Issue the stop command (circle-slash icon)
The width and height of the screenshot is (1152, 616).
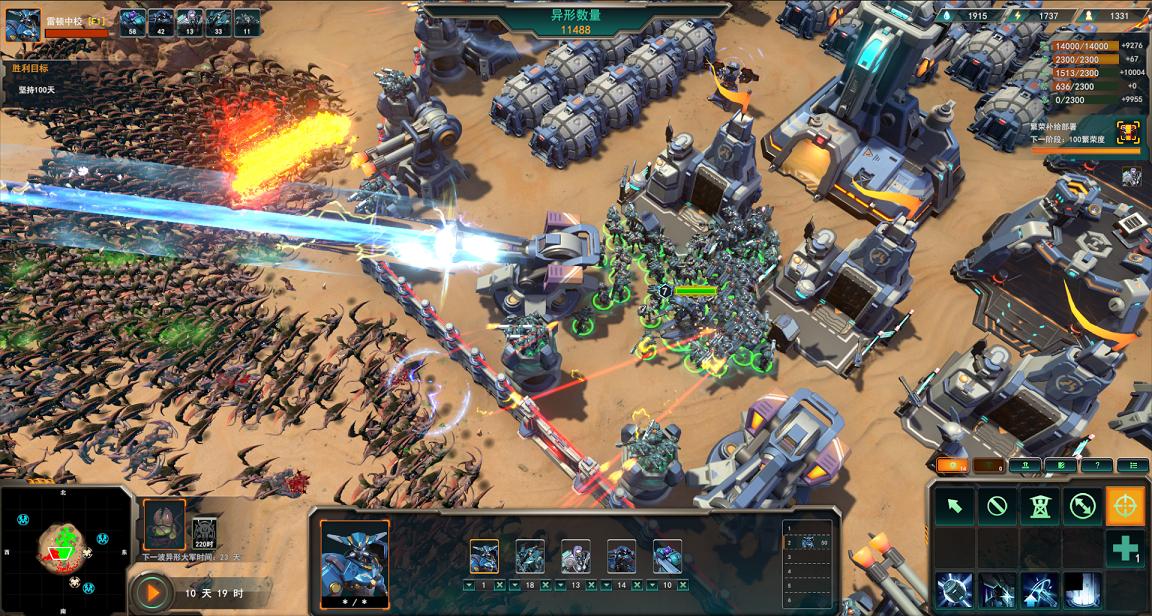997,506
